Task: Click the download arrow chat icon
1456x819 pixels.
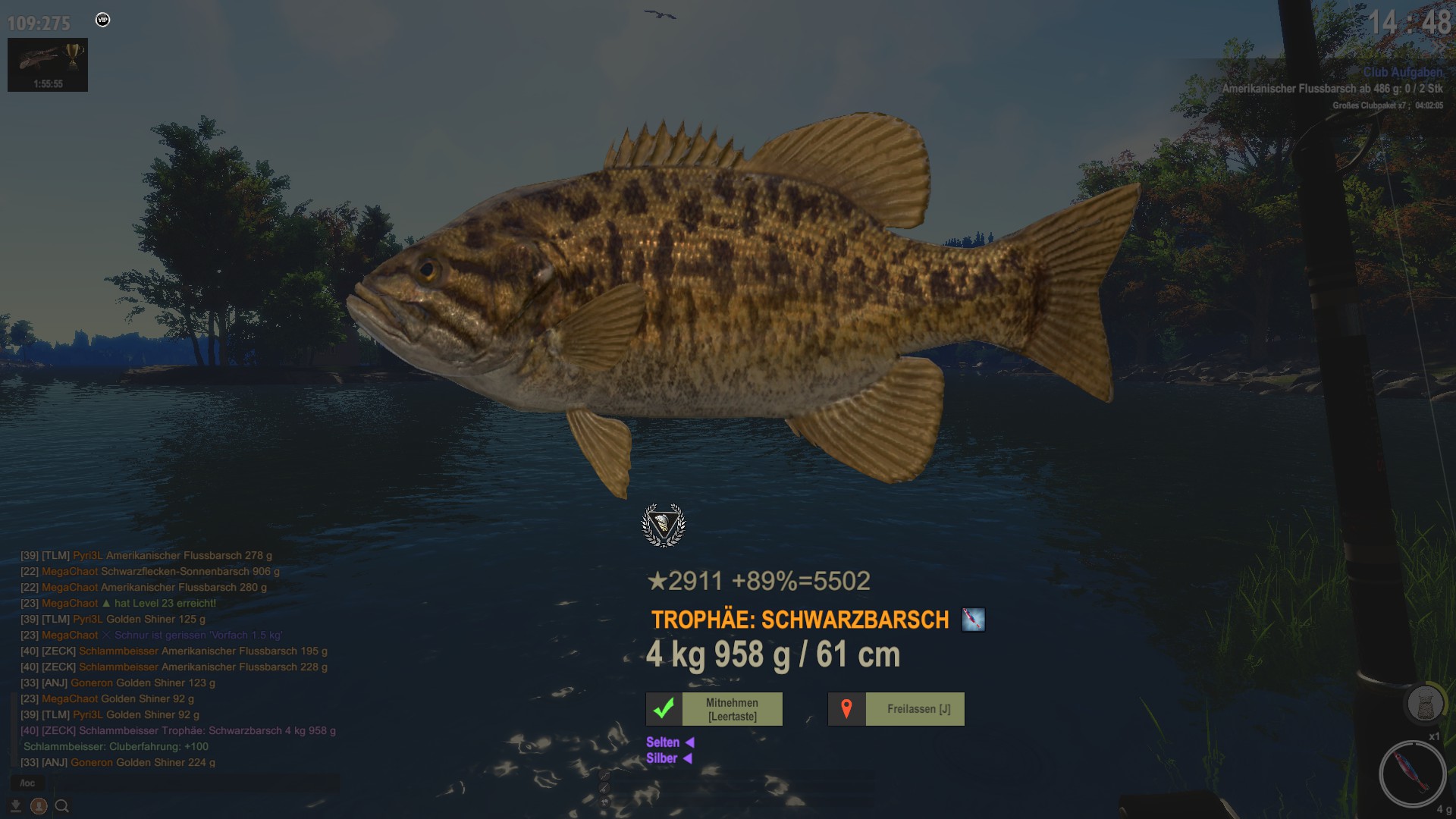Action: click(16, 806)
